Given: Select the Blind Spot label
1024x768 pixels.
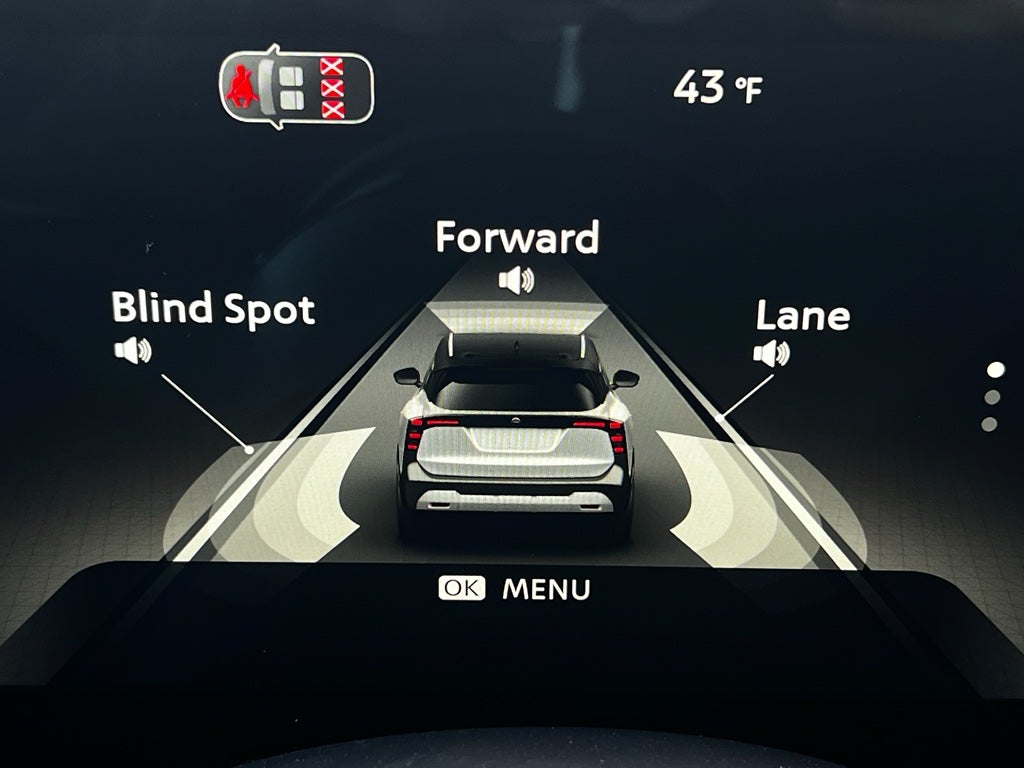Looking at the screenshot, I should point(213,308).
